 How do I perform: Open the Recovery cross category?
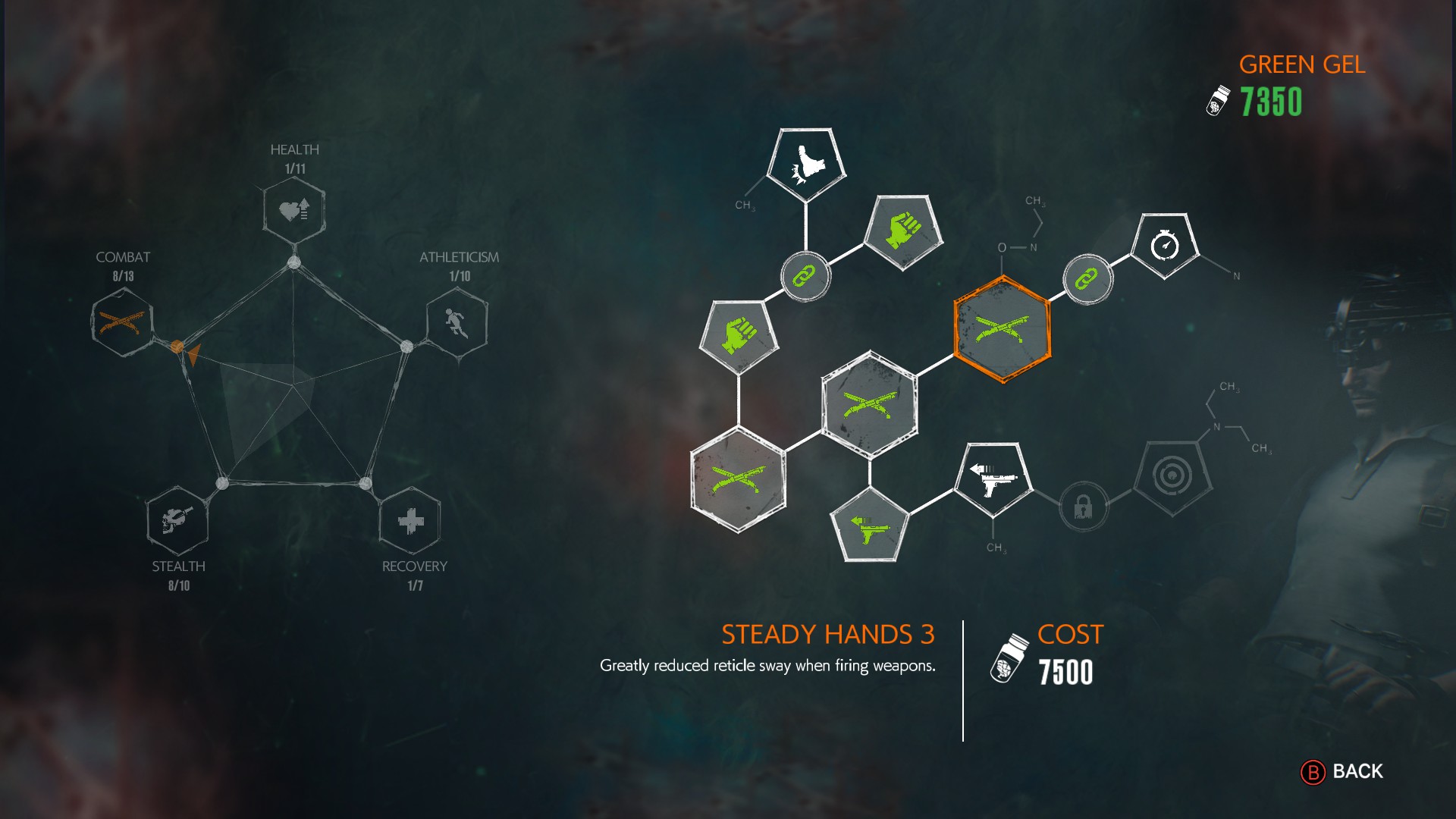click(410, 520)
